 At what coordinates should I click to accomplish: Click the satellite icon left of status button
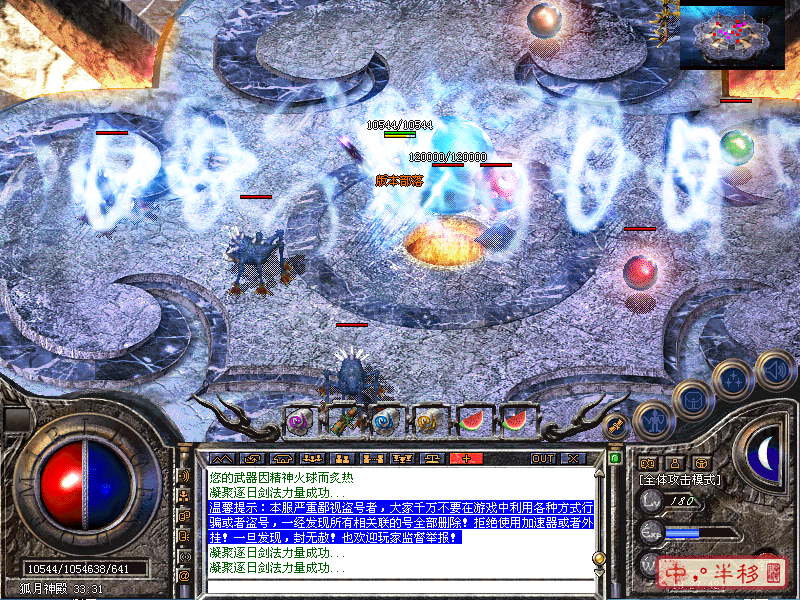617,426
